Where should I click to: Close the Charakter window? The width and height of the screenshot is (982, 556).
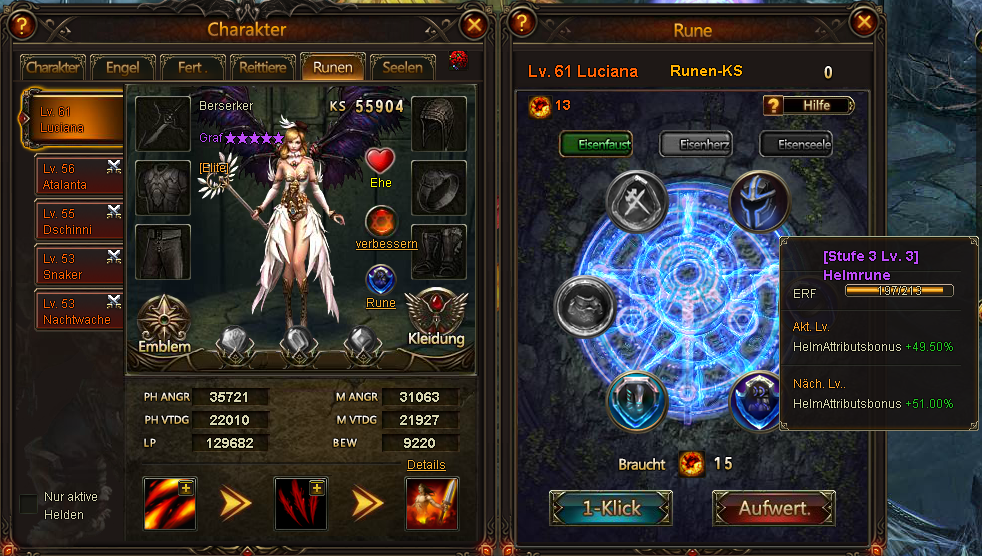pos(475,25)
